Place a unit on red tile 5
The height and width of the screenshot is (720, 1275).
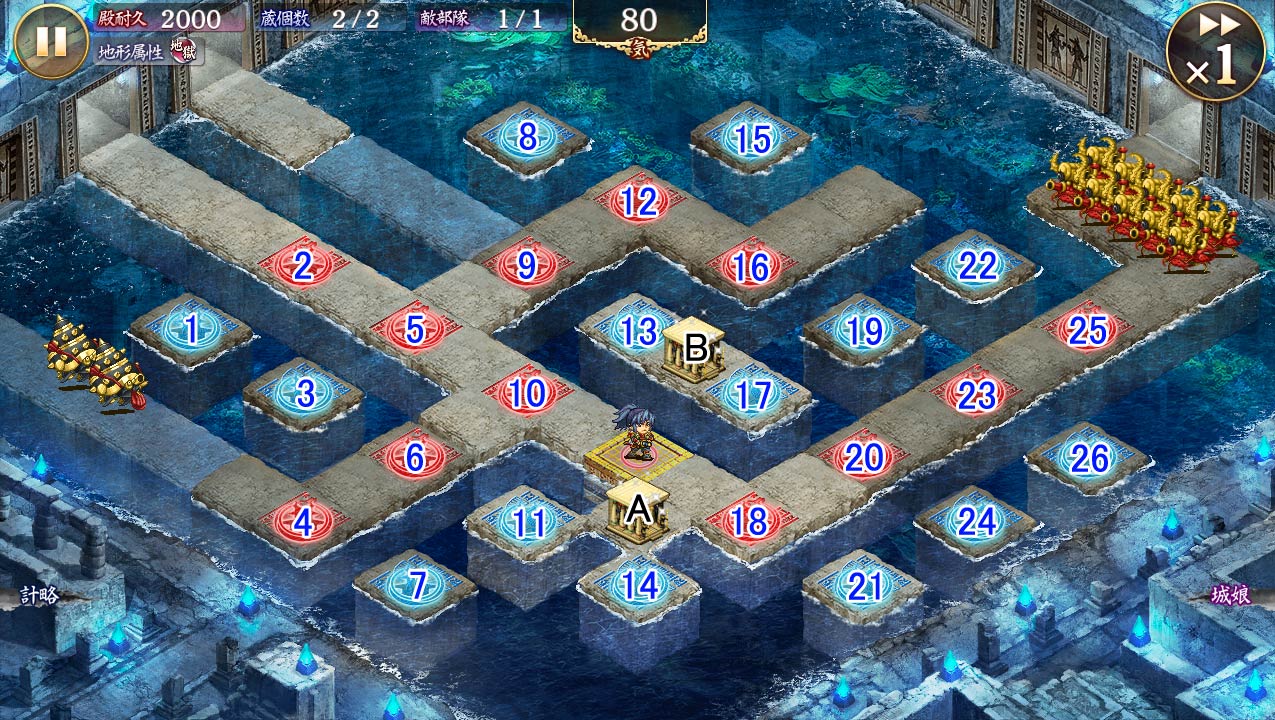point(415,329)
